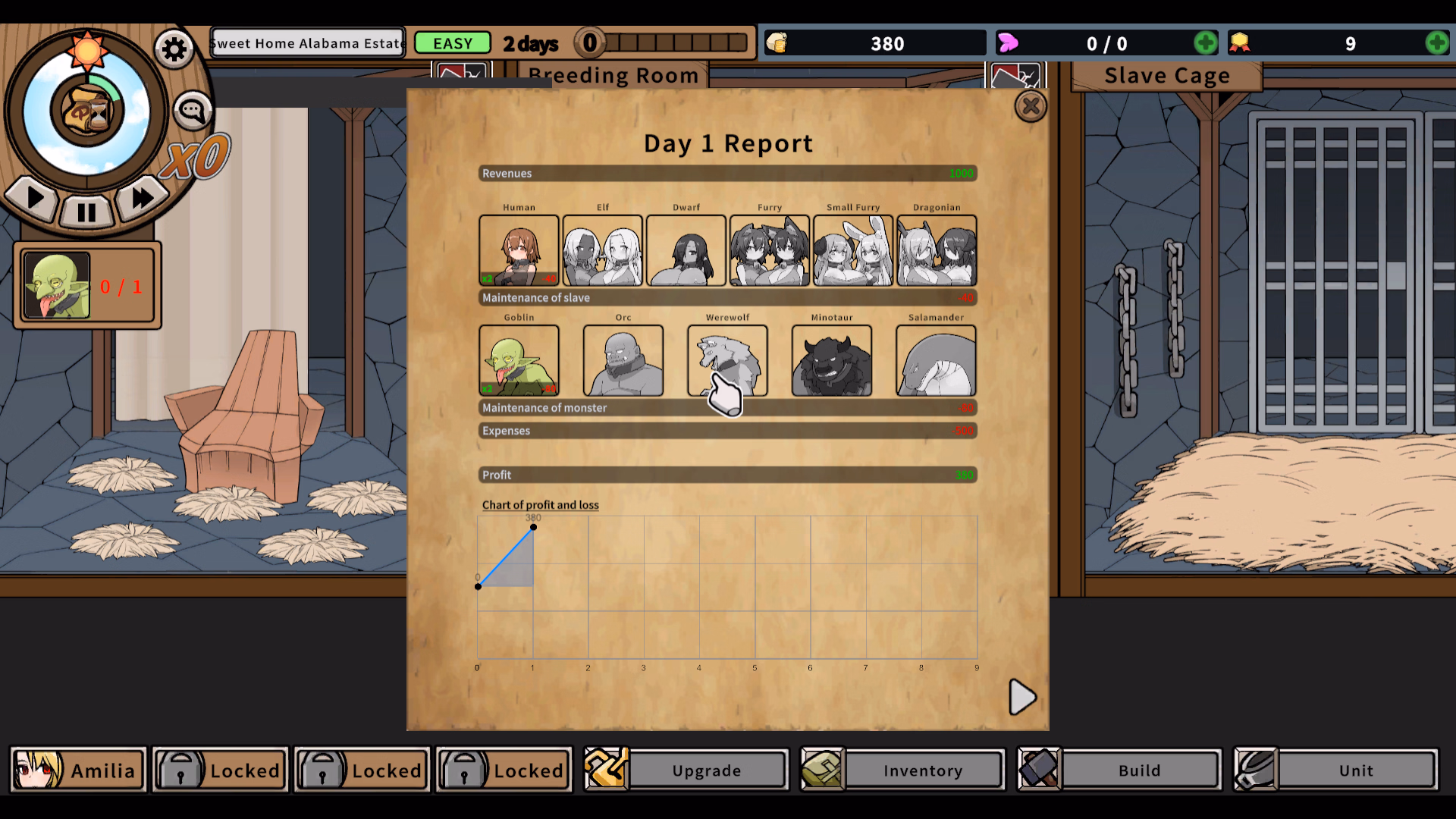Open the chat bubble icon
1456x819 pixels.
[x=192, y=108]
